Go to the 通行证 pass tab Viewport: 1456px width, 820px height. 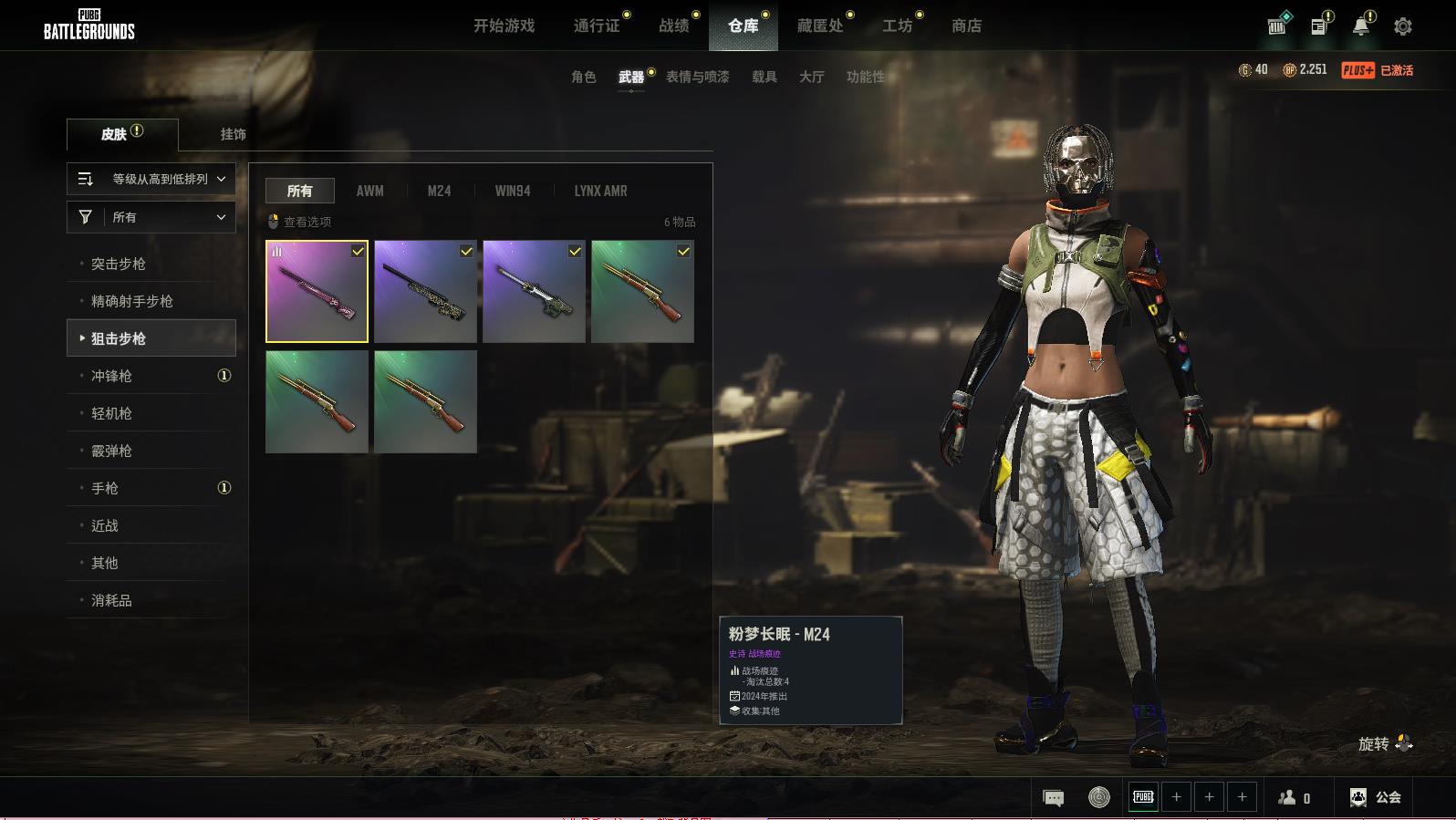[597, 26]
